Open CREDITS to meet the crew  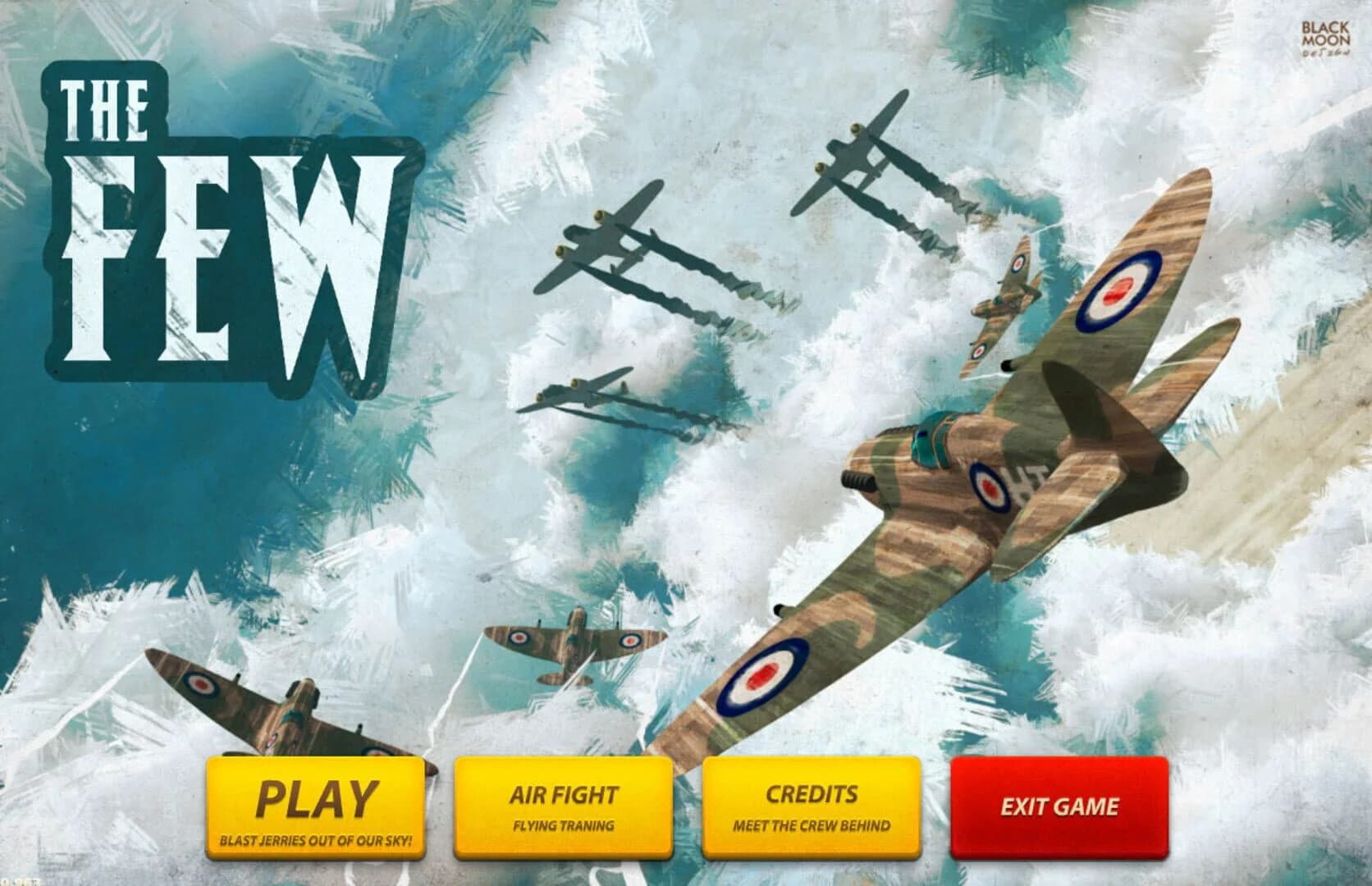pyautogui.click(x=812, y=794)
